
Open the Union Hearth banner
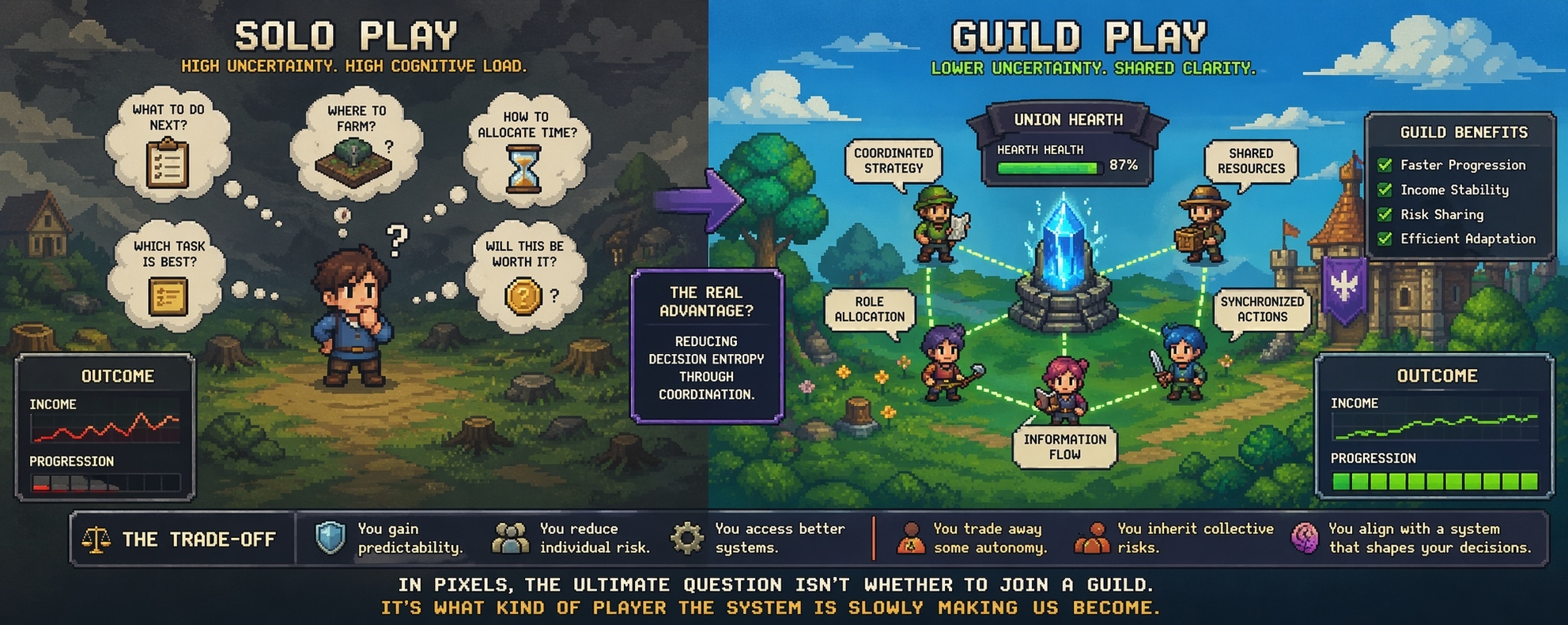coord(1067,120)
